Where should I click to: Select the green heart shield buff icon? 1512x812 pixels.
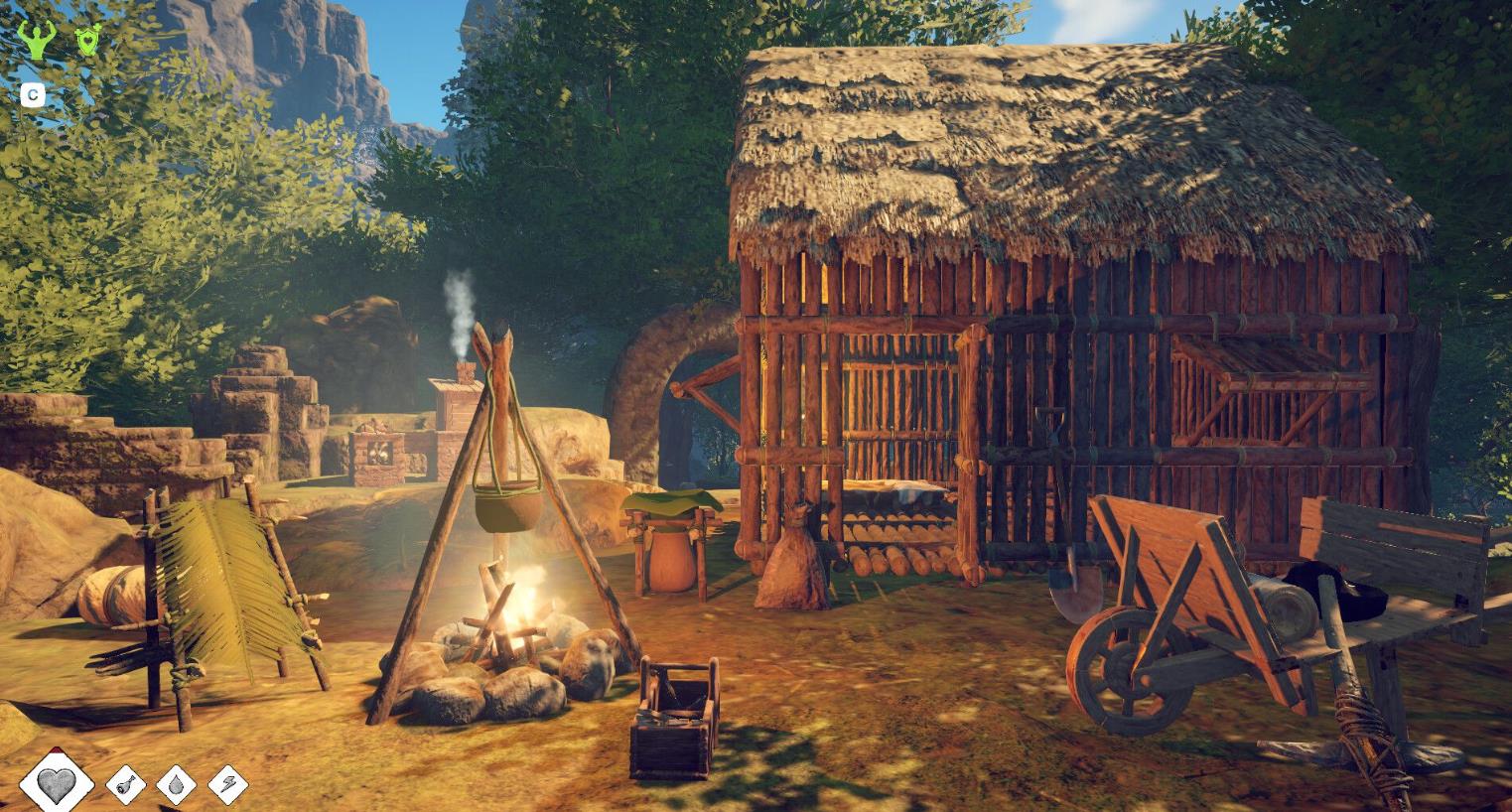89,40
